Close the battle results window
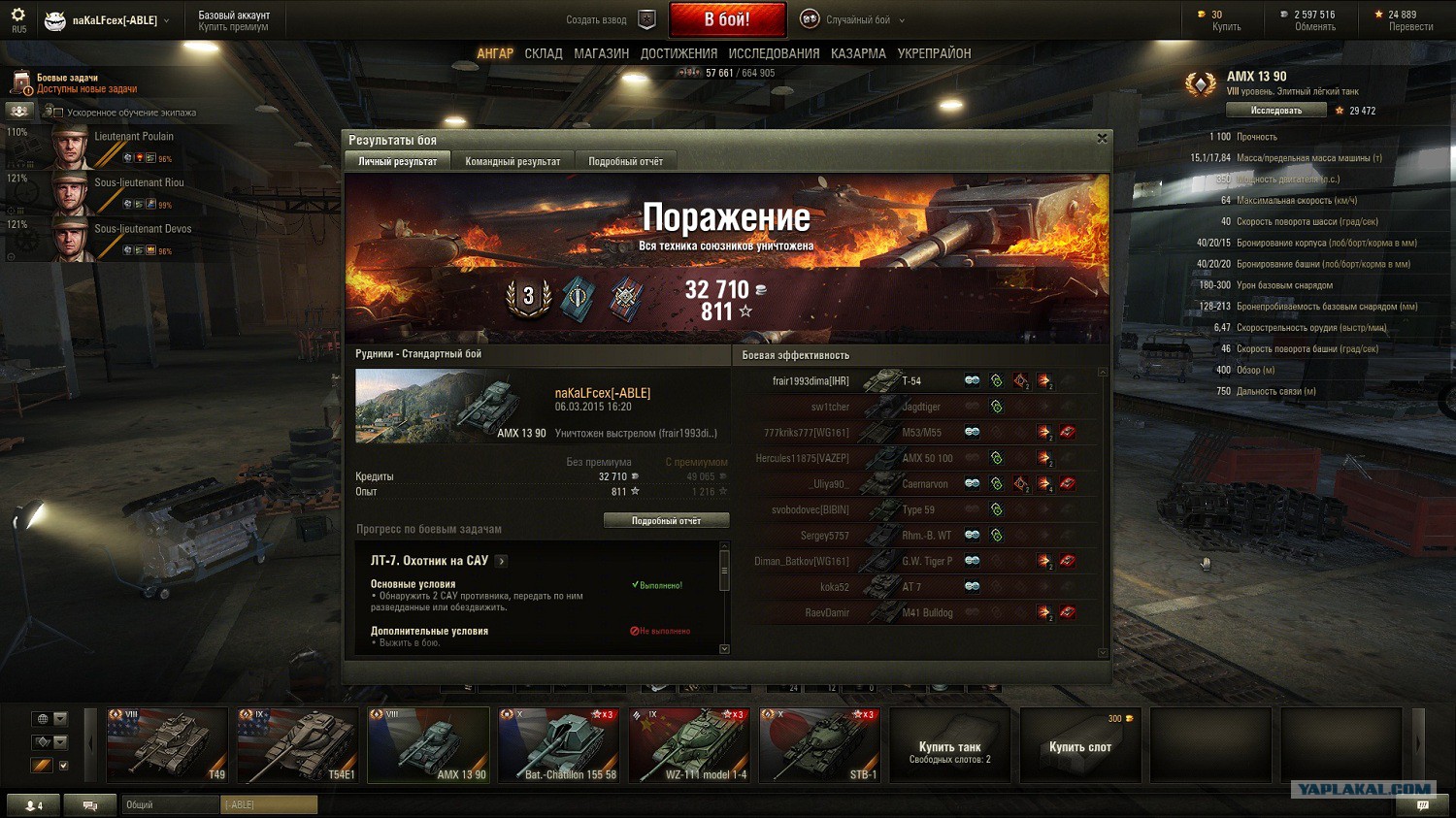The image size is (1456, 818). coord(1102,139)
